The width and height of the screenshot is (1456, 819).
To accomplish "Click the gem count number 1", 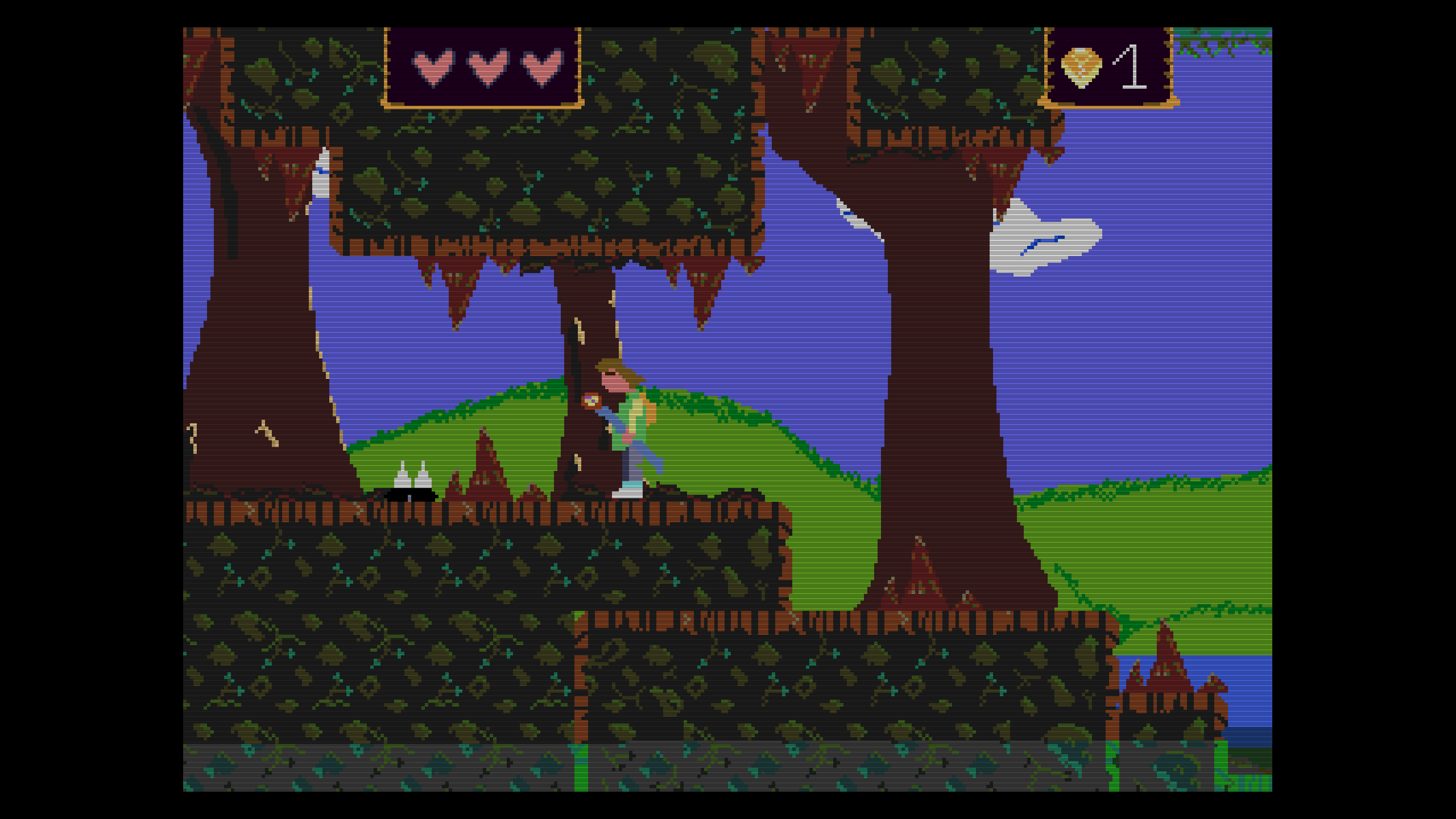I will click(x=1132, y=65).
